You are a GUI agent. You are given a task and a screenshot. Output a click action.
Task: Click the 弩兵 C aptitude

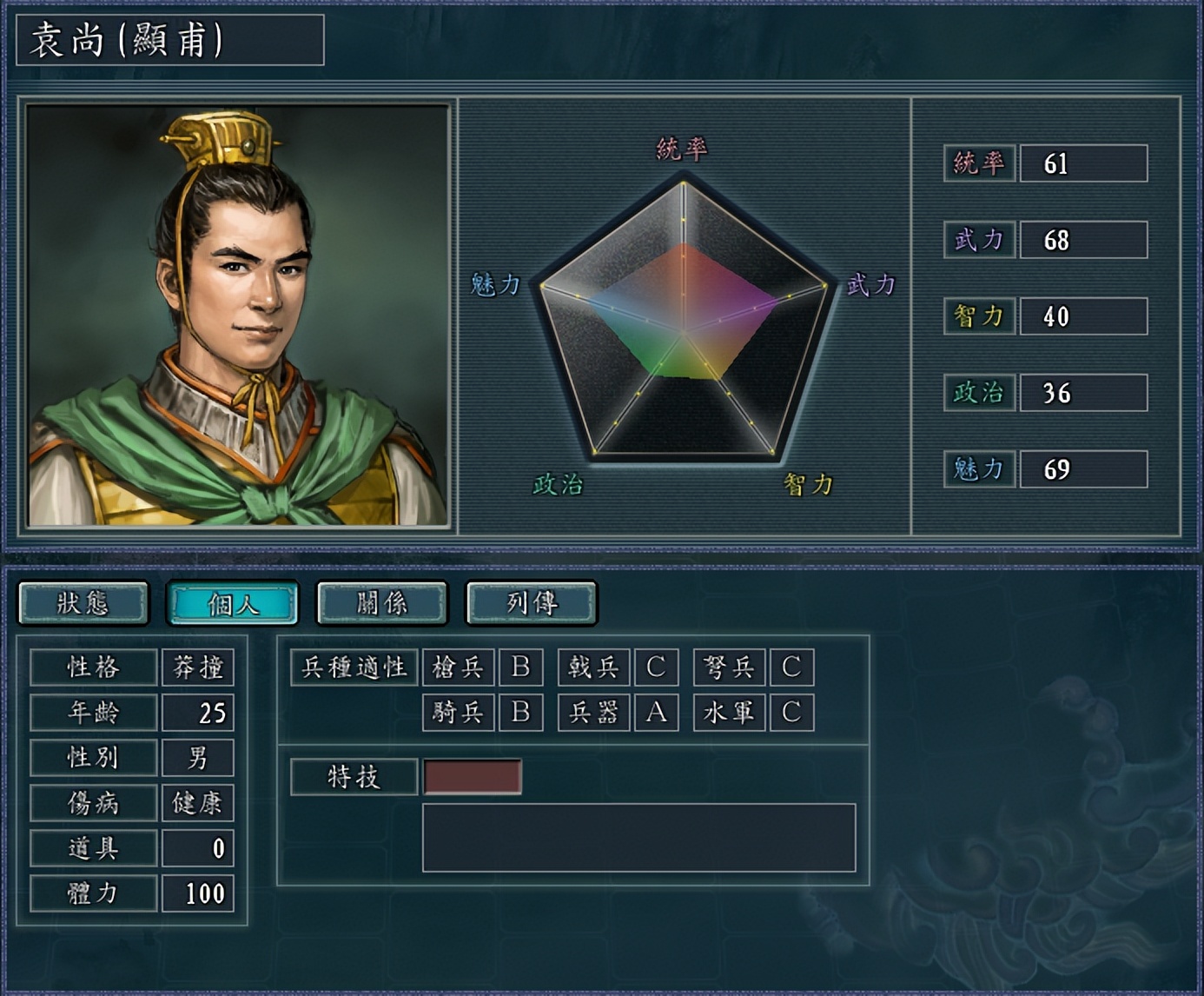coord(791,667)
